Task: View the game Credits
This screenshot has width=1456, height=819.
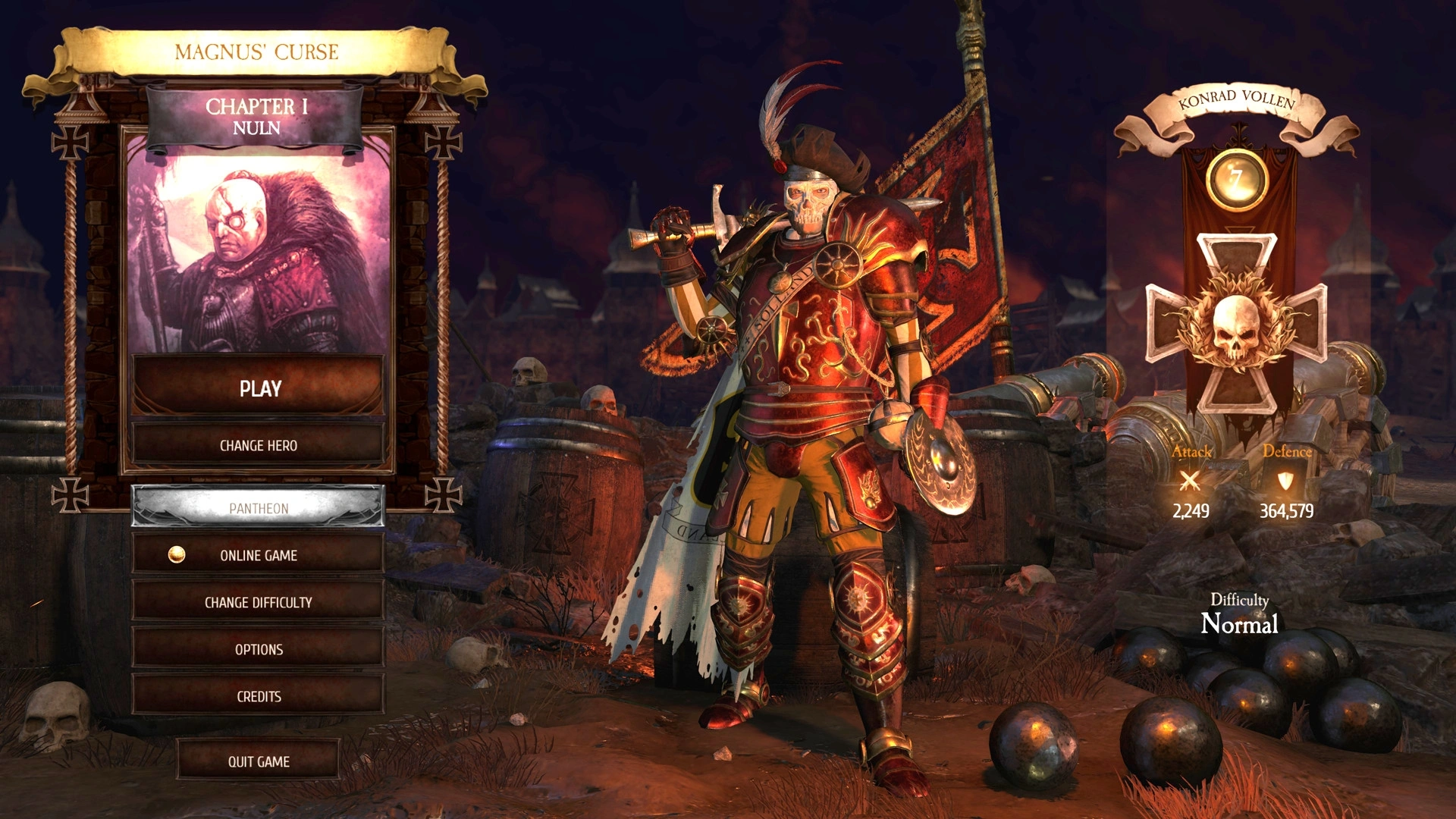Action: coord(259,696)
